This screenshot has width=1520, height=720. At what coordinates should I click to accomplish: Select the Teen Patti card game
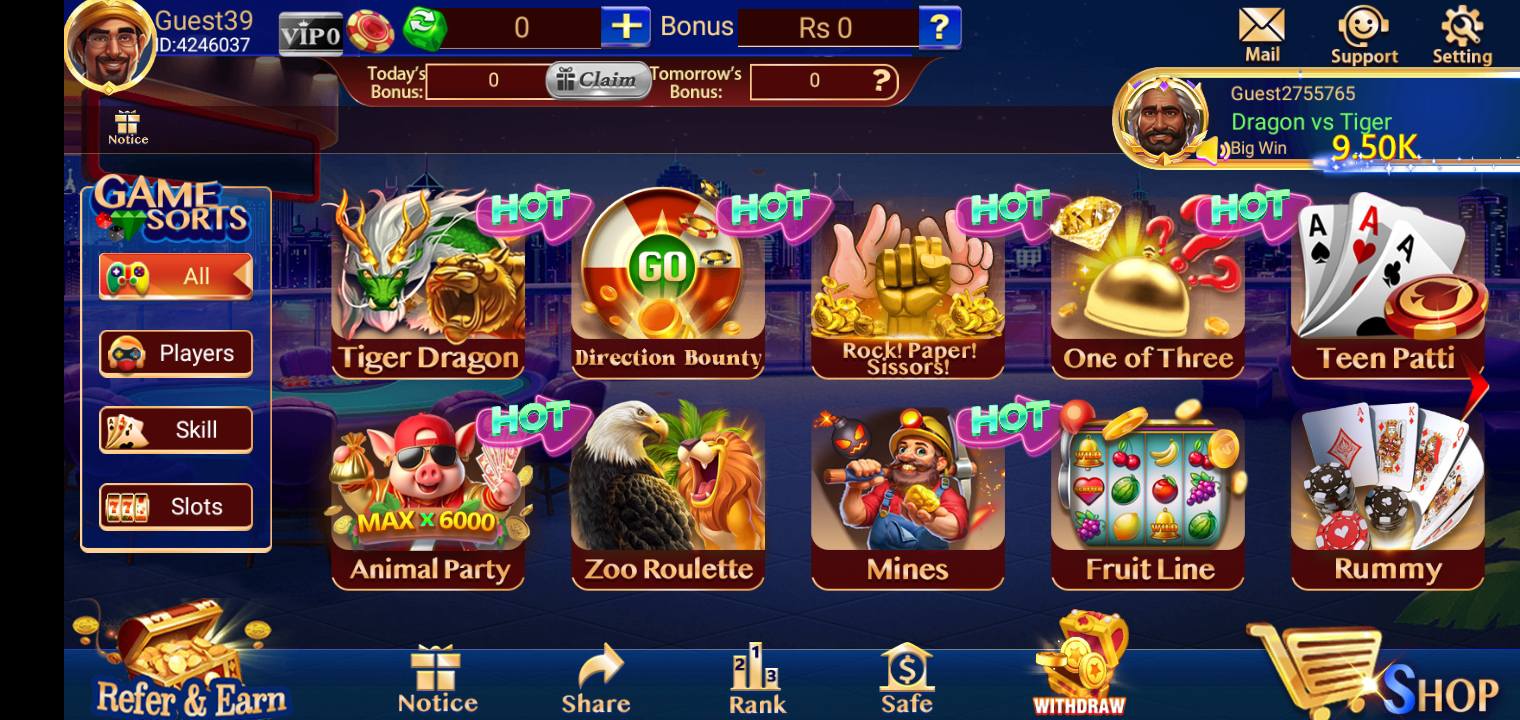tap(1387, 285)
